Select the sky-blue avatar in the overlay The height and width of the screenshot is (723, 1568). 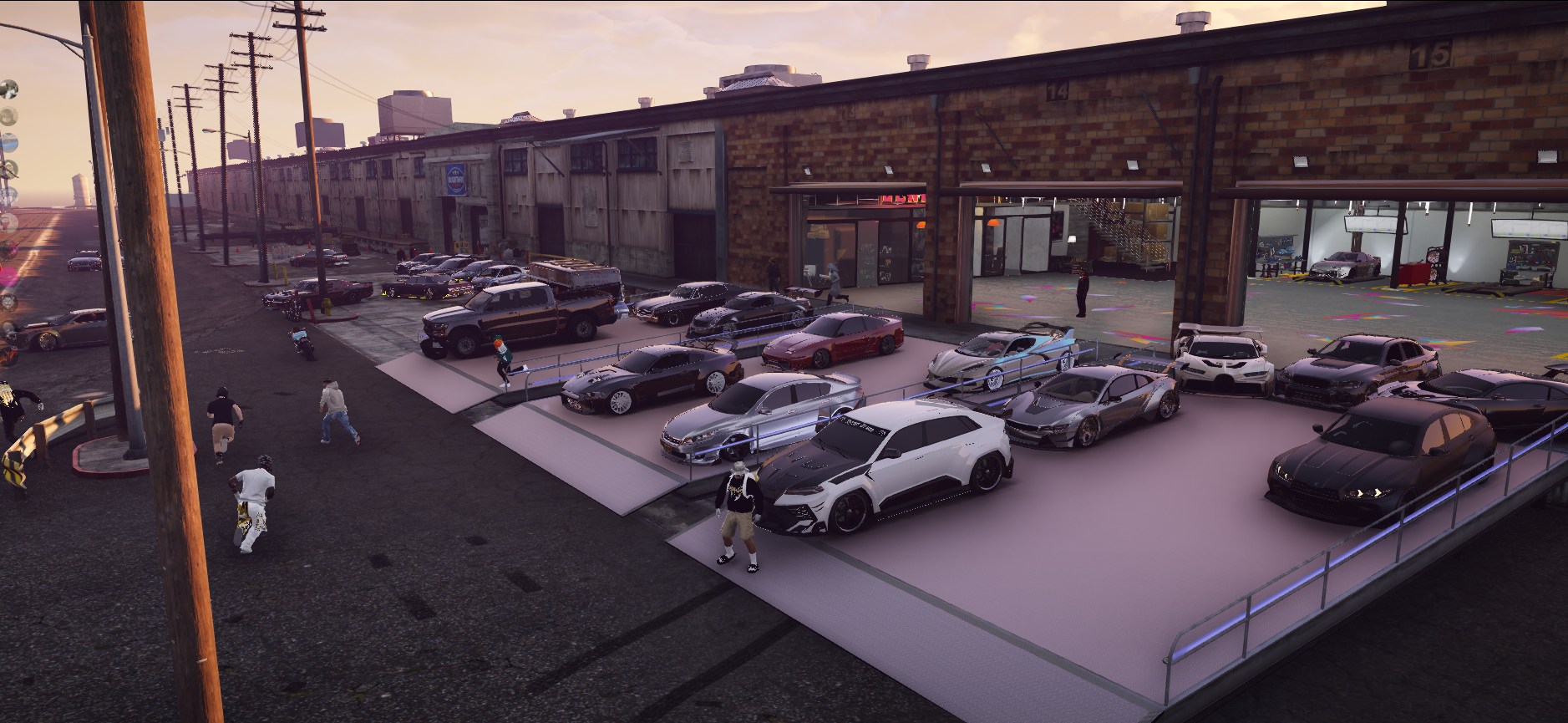coord(8,142)
